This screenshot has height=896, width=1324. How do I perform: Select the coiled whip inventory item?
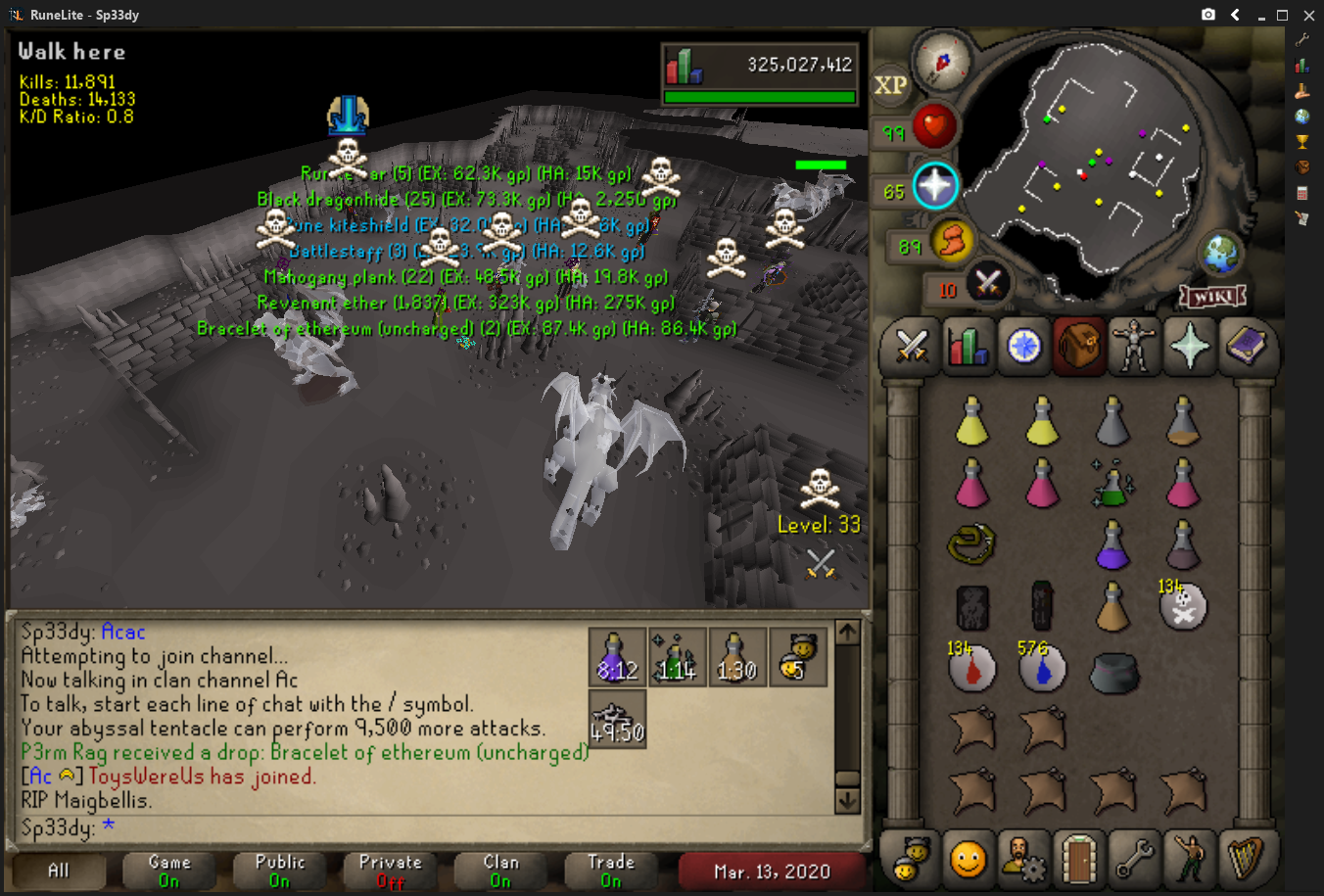tap(971, 544)
